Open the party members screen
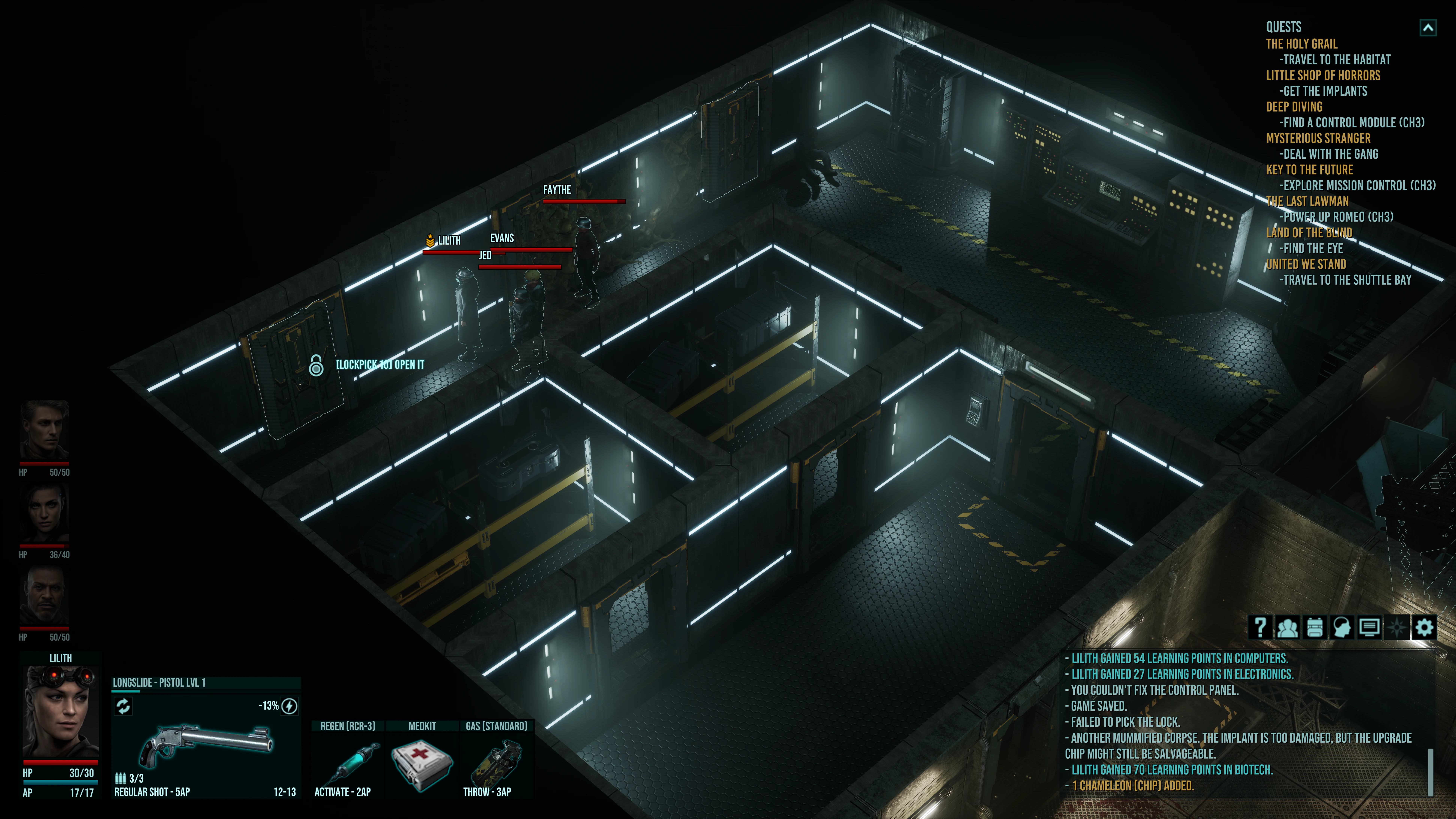1456x819 pixels. pos(1288,627)
